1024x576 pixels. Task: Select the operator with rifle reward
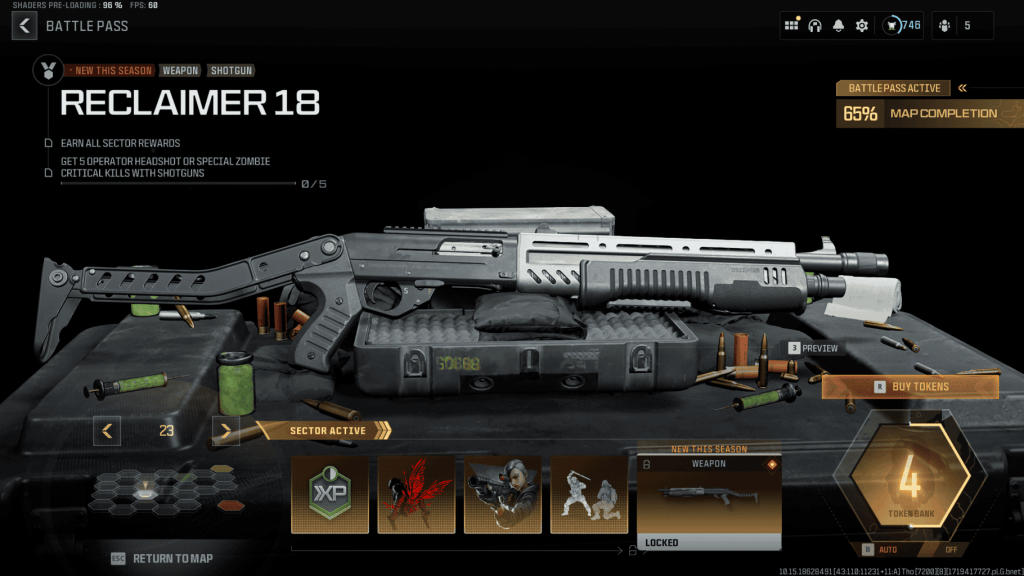(x=503, y=495)
